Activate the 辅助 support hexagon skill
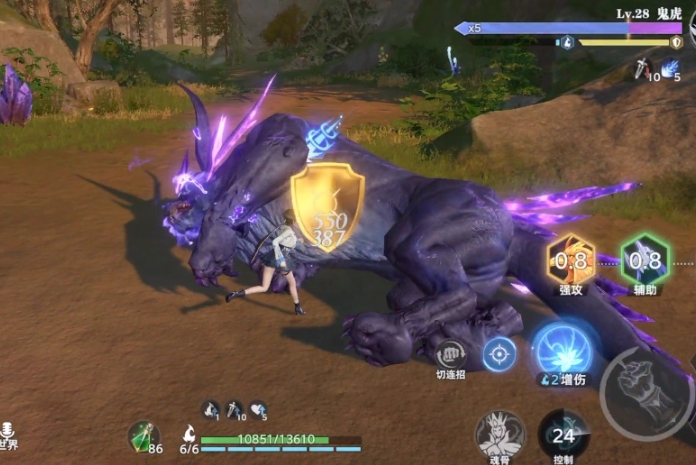 pyautogui.click(x=644, y=261)
